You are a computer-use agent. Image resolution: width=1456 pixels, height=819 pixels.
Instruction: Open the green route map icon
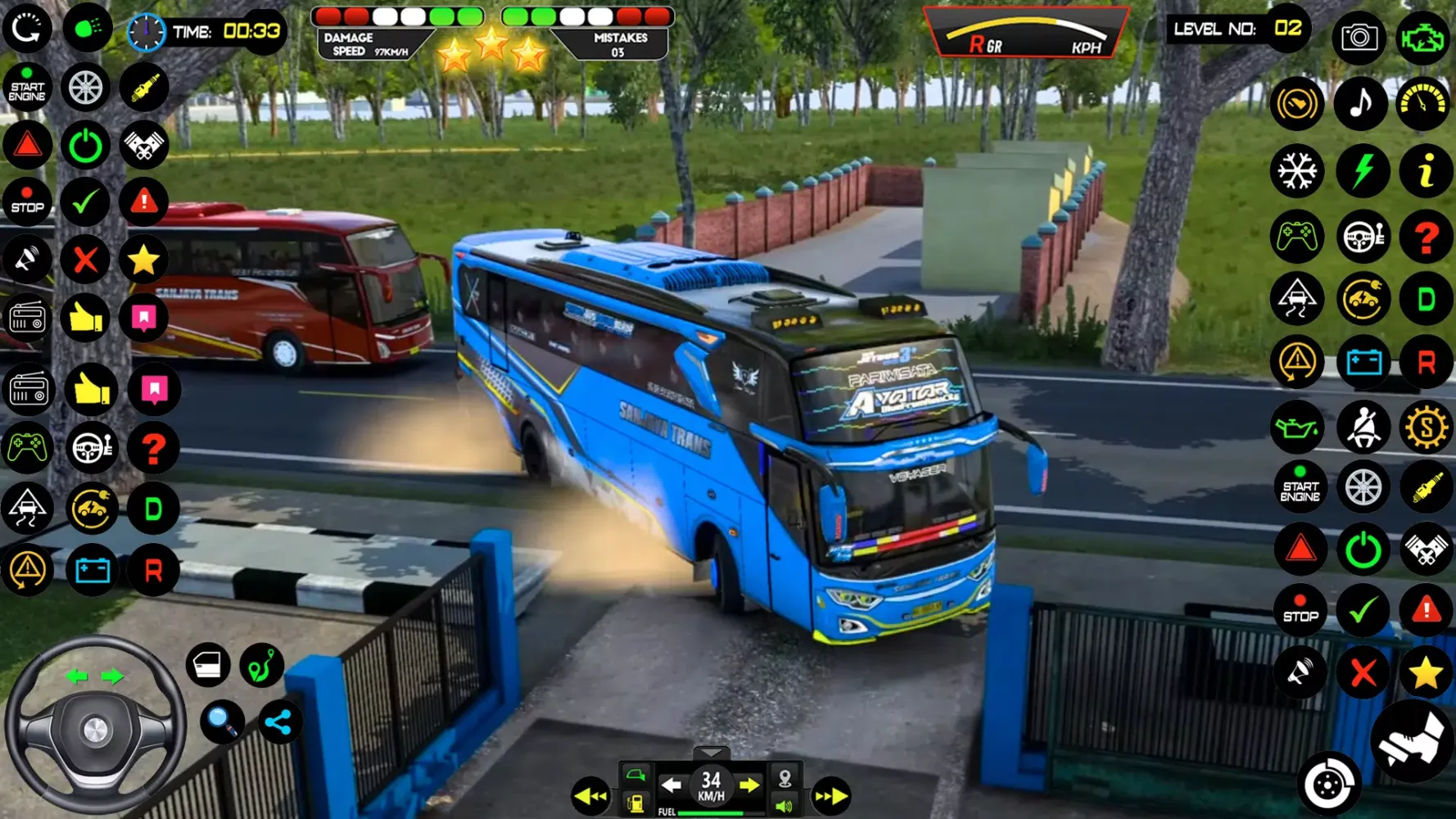tap(261, 665)
